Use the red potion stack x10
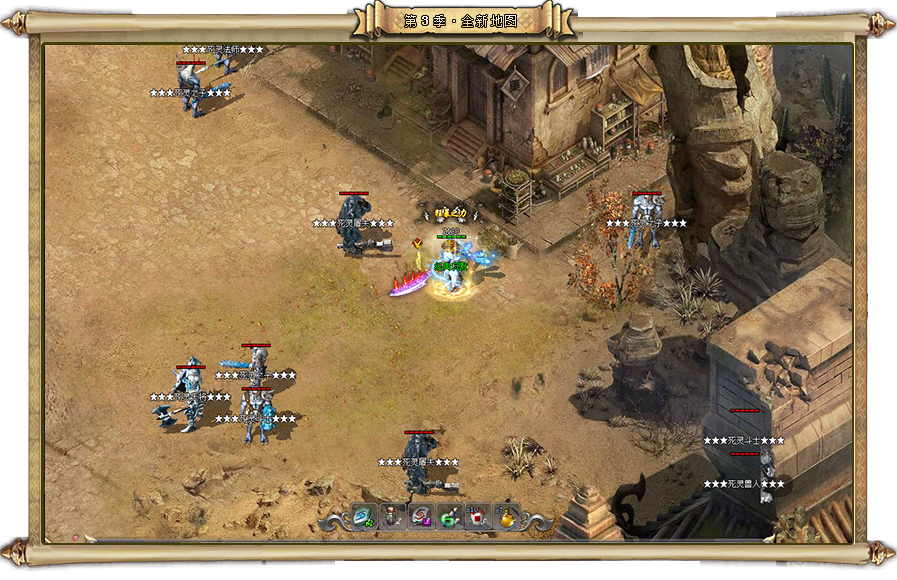The image size is (897, 580). pyautogui.click(x=478, y=517)
